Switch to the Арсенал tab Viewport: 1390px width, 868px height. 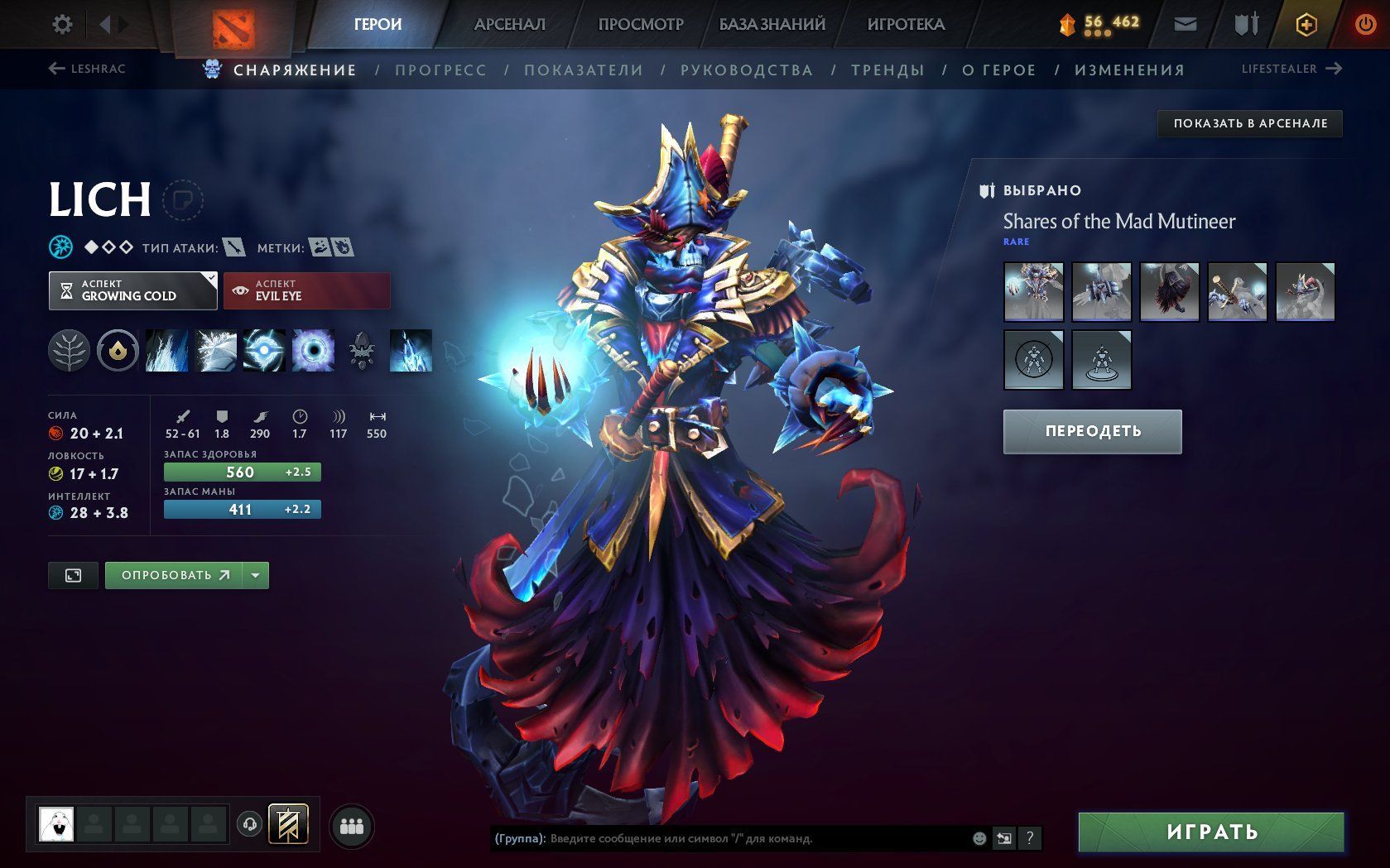click(509, 24)
